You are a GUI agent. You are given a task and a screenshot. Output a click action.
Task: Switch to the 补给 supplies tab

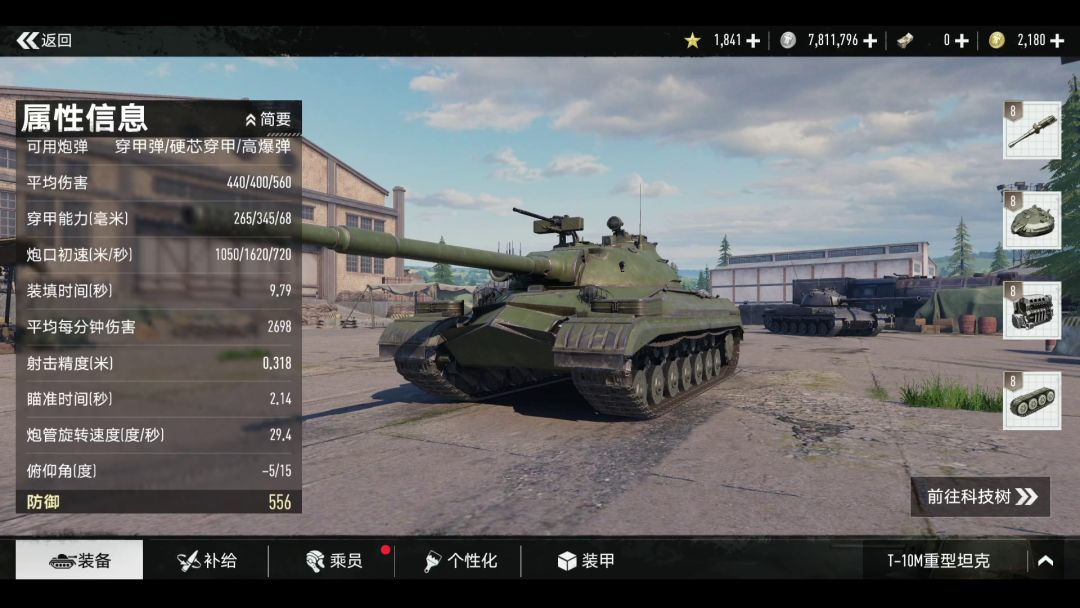(207, 561)
